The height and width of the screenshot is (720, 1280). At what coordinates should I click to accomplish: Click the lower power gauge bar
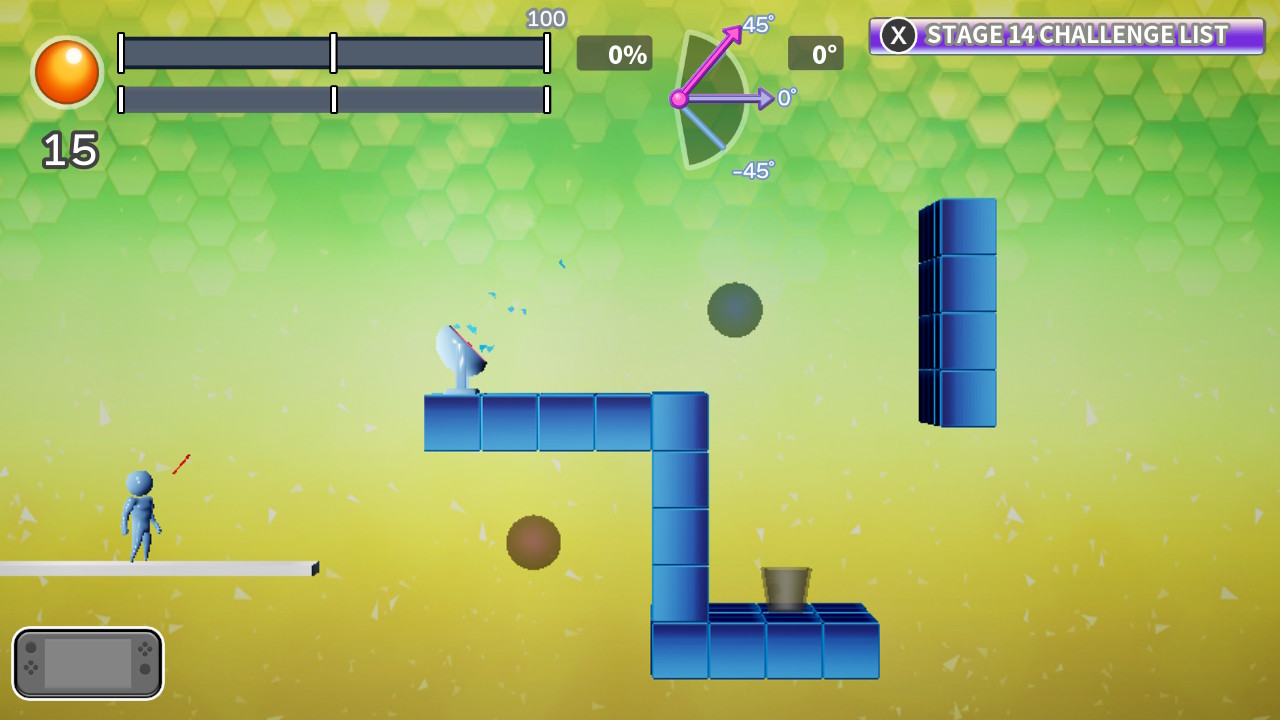[x=334, y=100]
